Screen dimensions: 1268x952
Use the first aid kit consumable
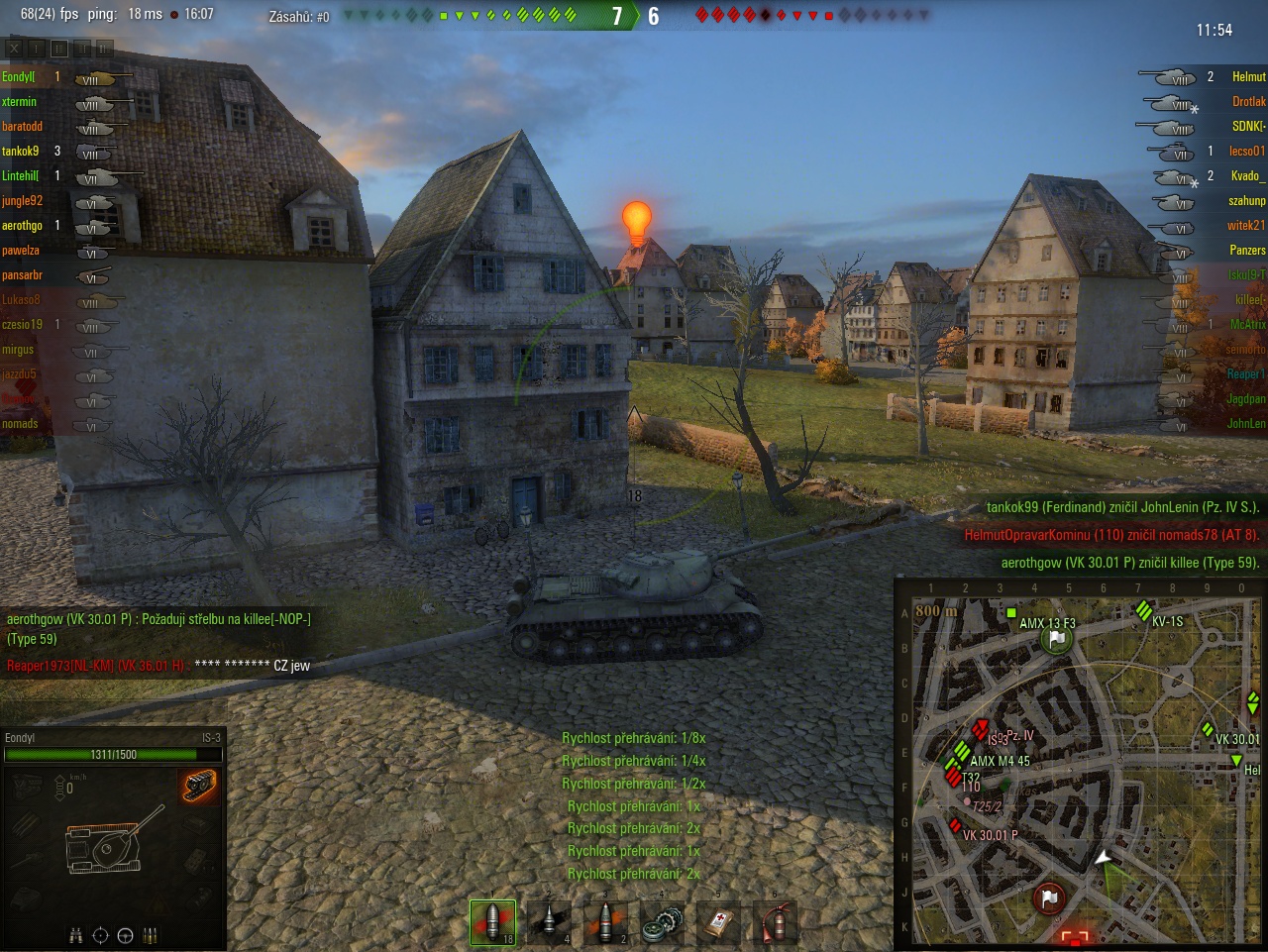point(719,923)
